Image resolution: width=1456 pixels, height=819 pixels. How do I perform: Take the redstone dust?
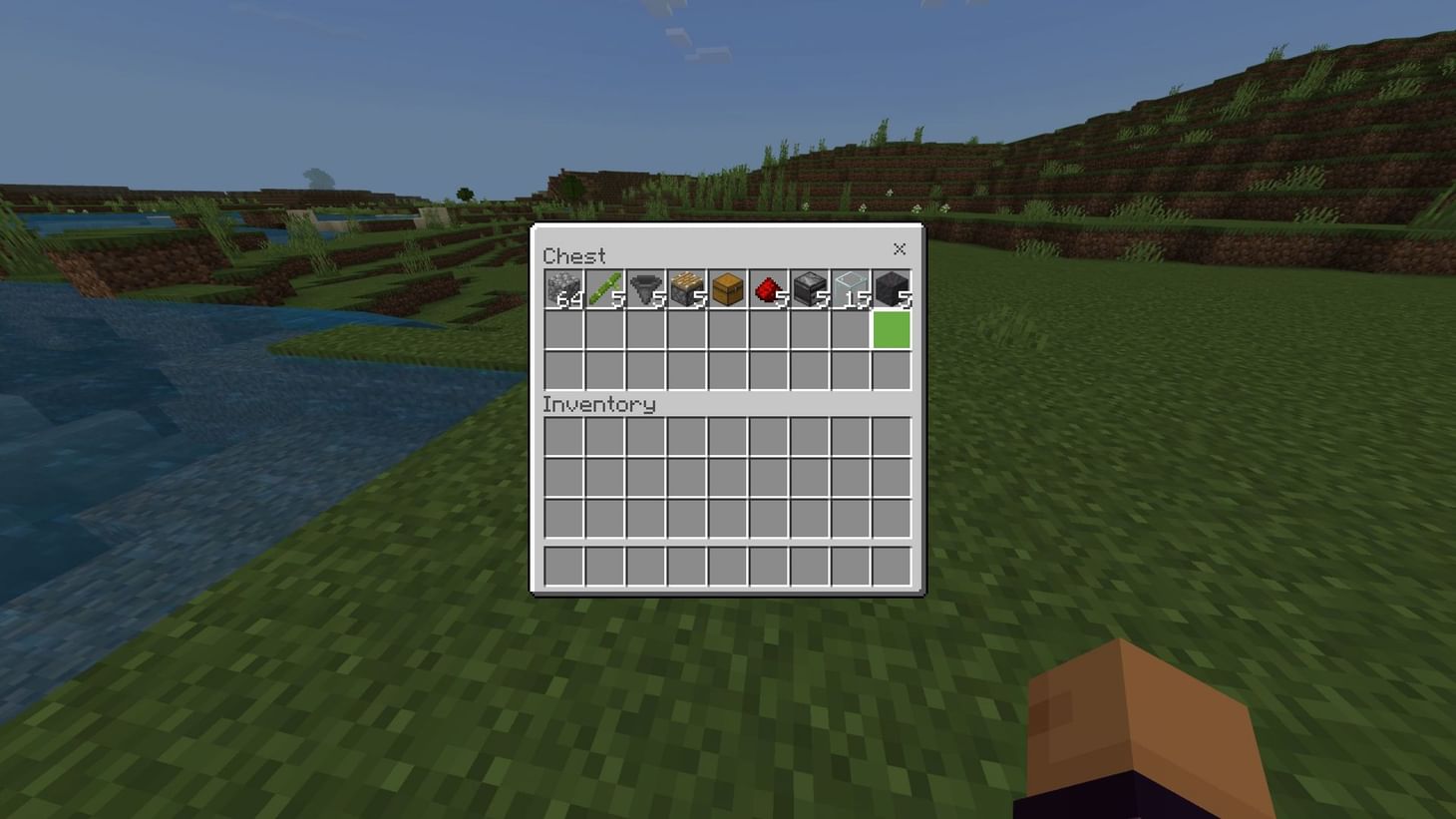pos(769,289)
